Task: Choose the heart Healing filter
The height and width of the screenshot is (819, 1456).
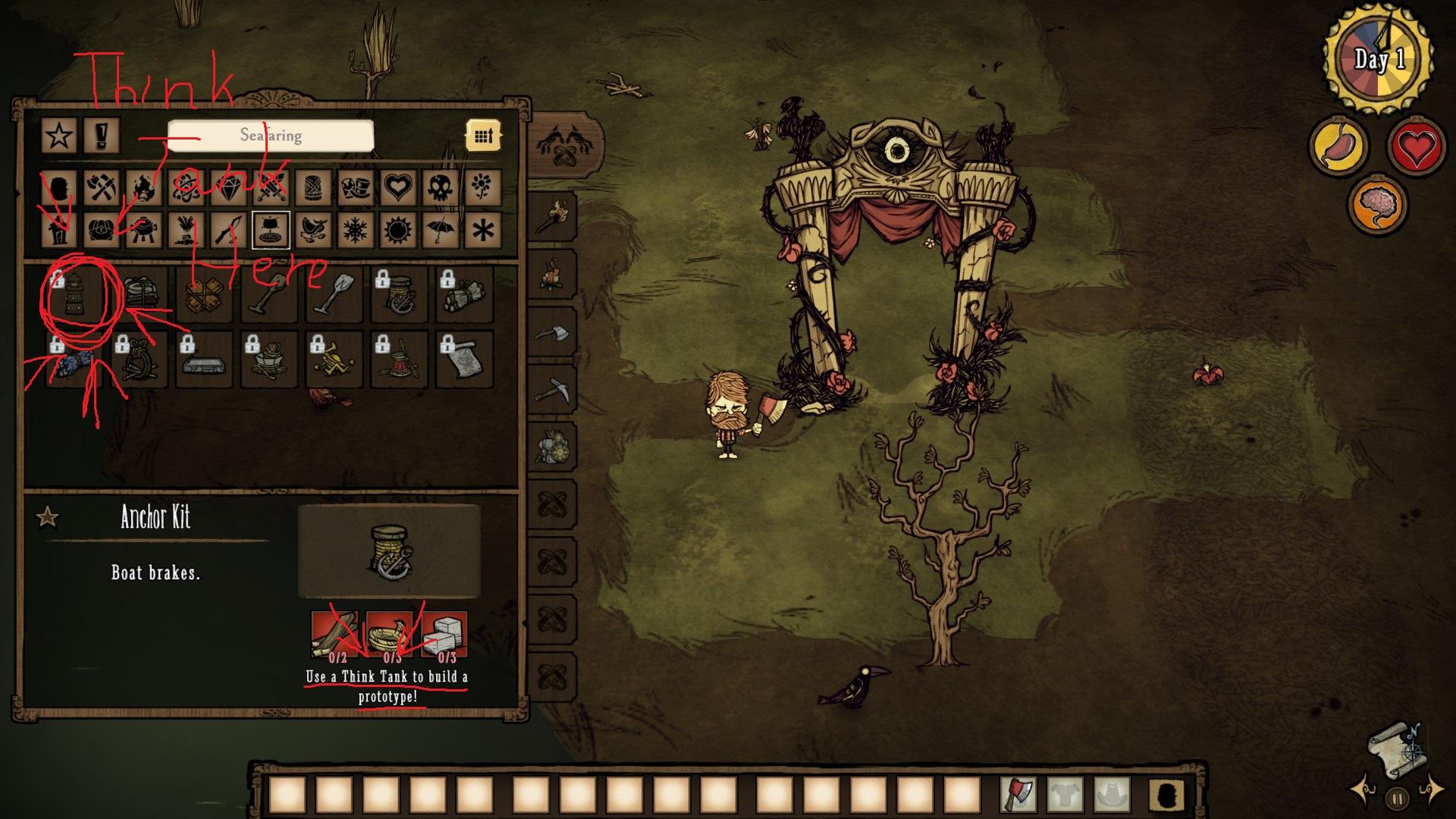Action: (x=398, y=187)
